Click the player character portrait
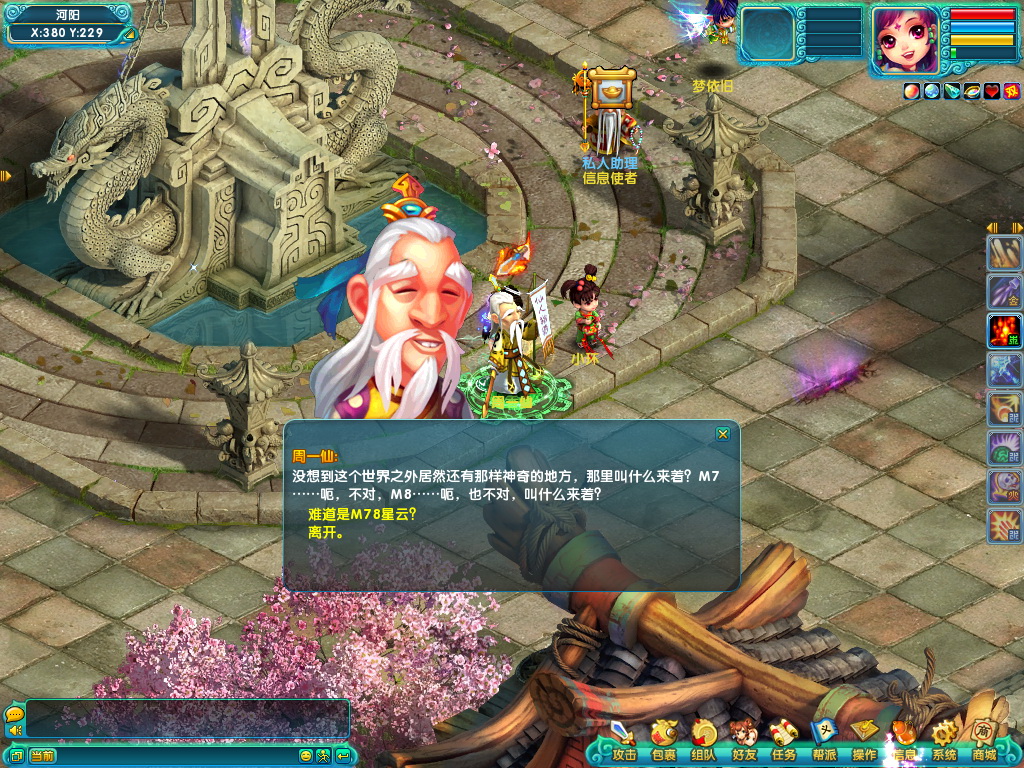This screenshot has width=1024, height=768. (905, 40)
